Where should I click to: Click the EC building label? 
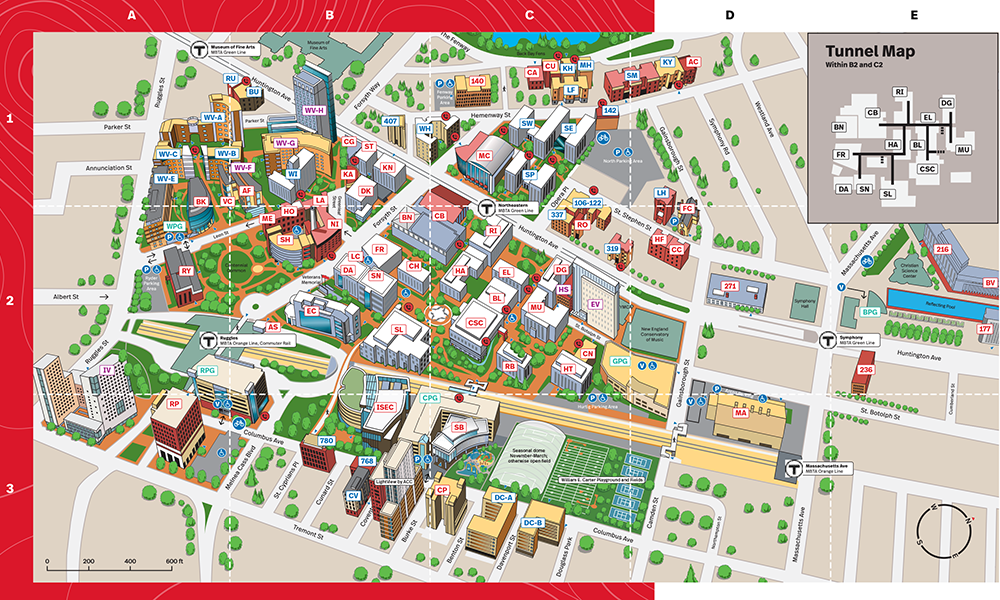[x=311, y=311]
